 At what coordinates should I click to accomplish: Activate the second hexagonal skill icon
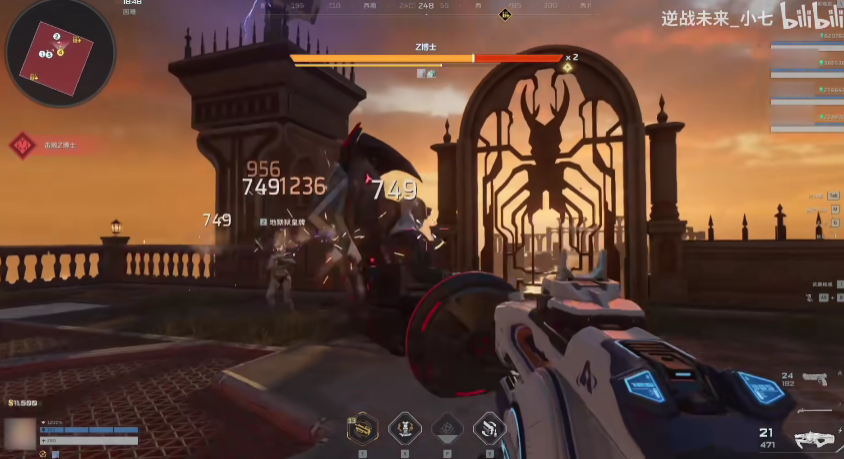404,427
